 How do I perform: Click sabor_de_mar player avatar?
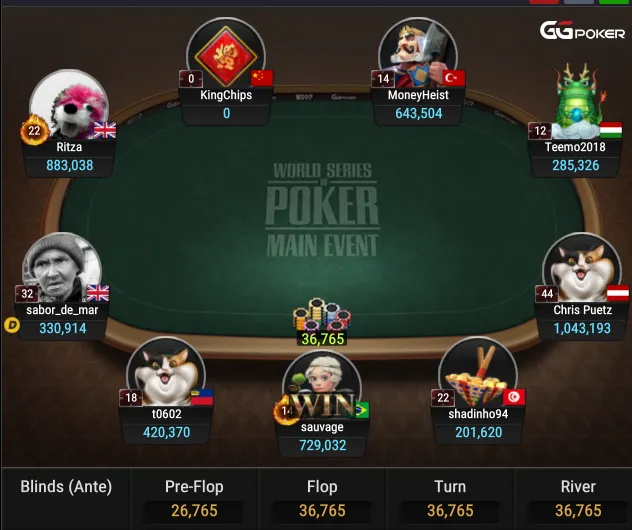62,268
